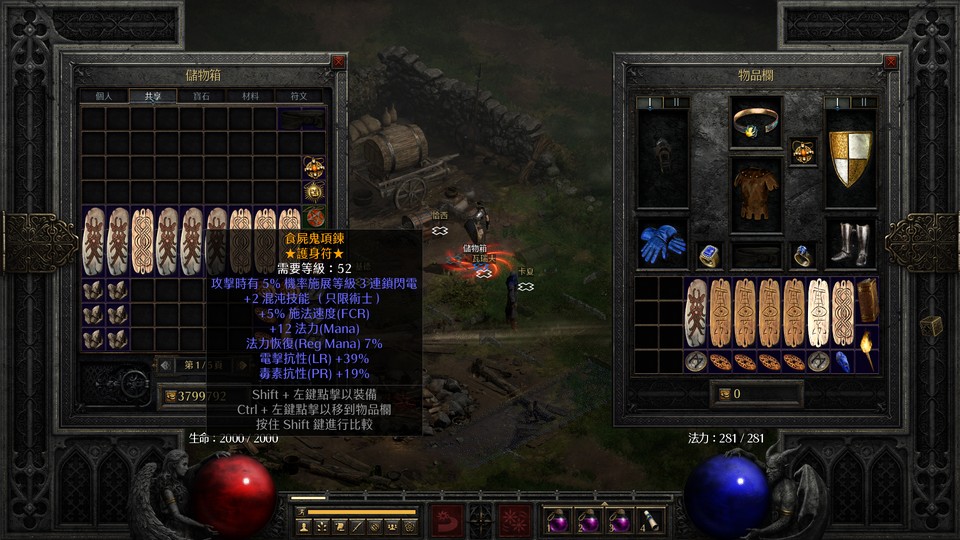Choose the right-click skill icon
This screenshot has width=960, height=540.
[516, 520]
